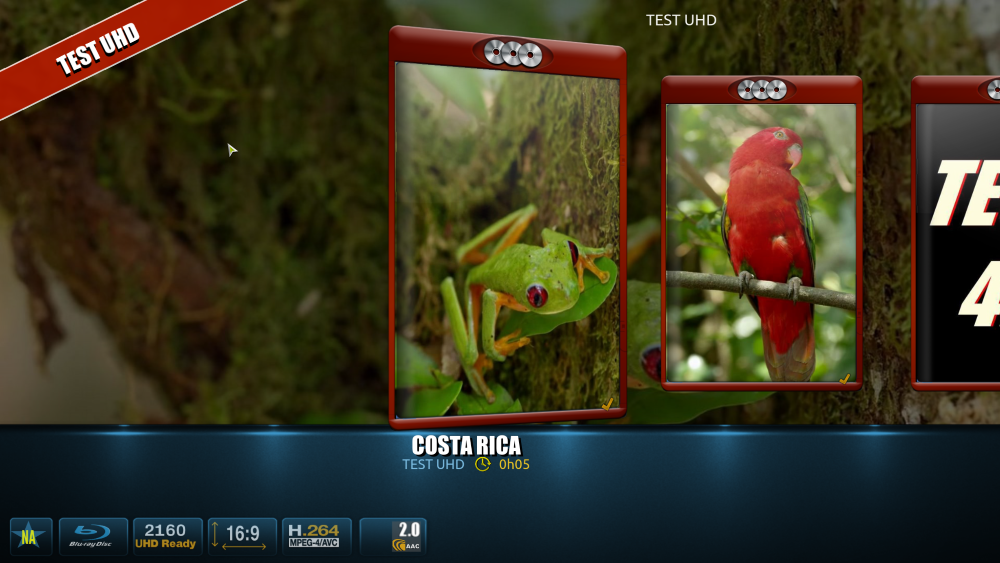This screenshot has width=1000, height=563.
Task: Choose the red parrot movie cover
Action: pyautogui.click(x=761, y=241)
